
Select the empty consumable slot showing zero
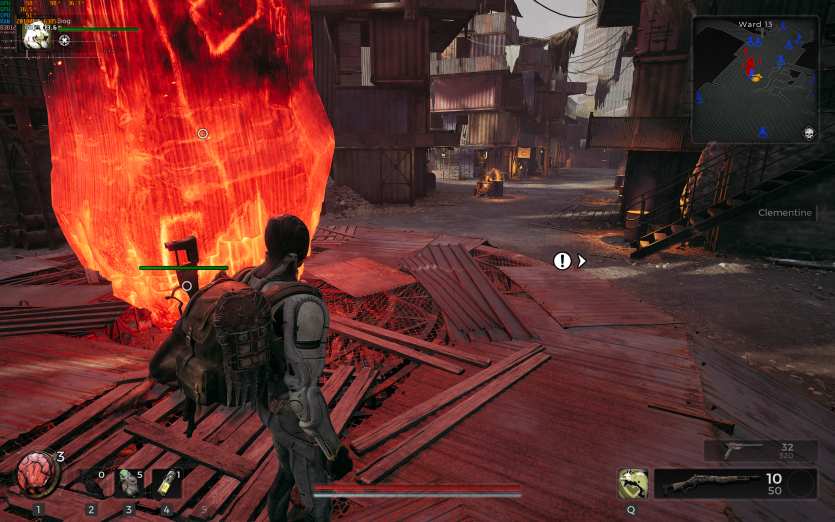pyautogui.click(x=92, y=483)
